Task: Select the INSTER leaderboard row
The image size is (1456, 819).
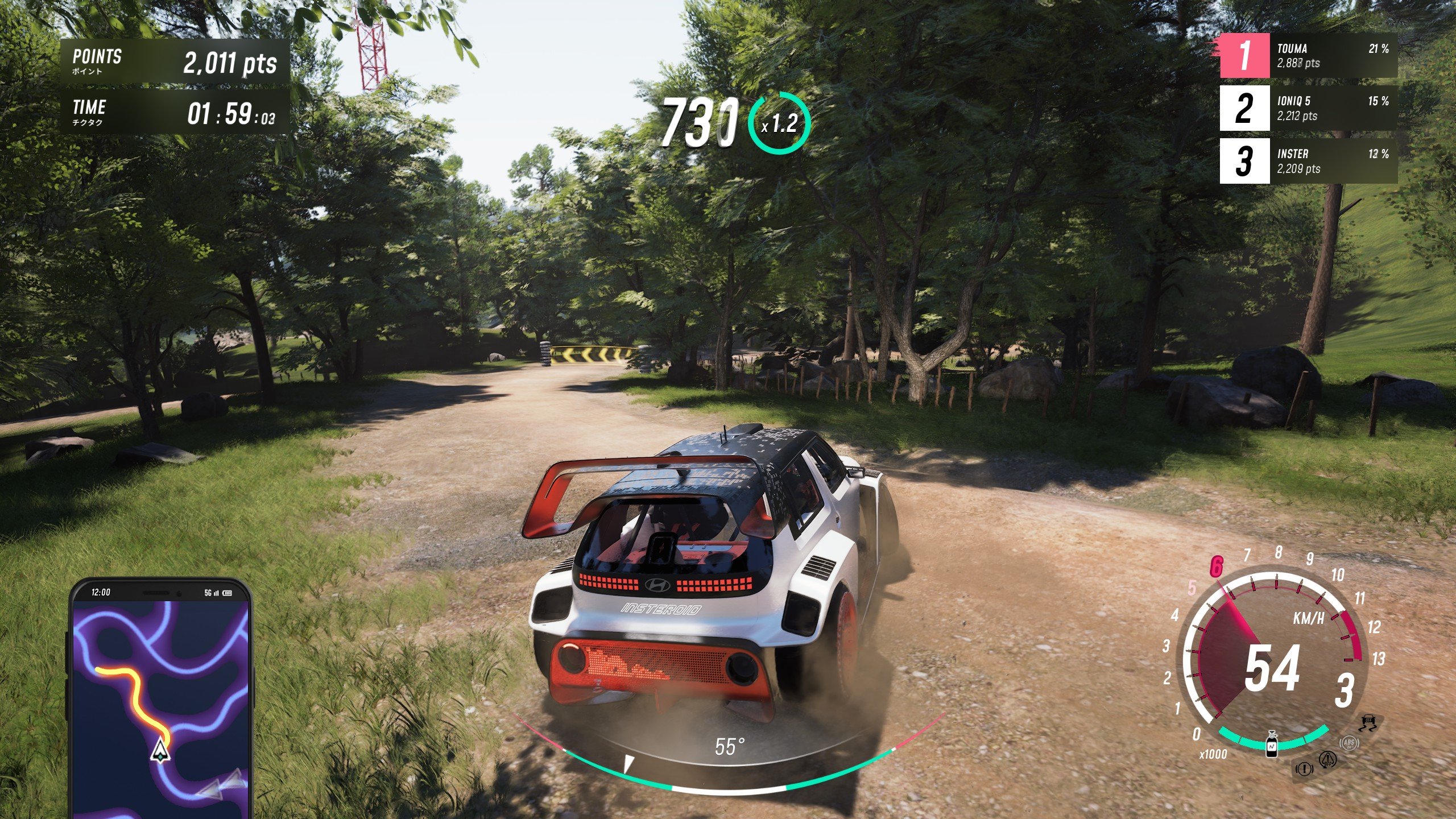Action: [x=1308, y=161]
